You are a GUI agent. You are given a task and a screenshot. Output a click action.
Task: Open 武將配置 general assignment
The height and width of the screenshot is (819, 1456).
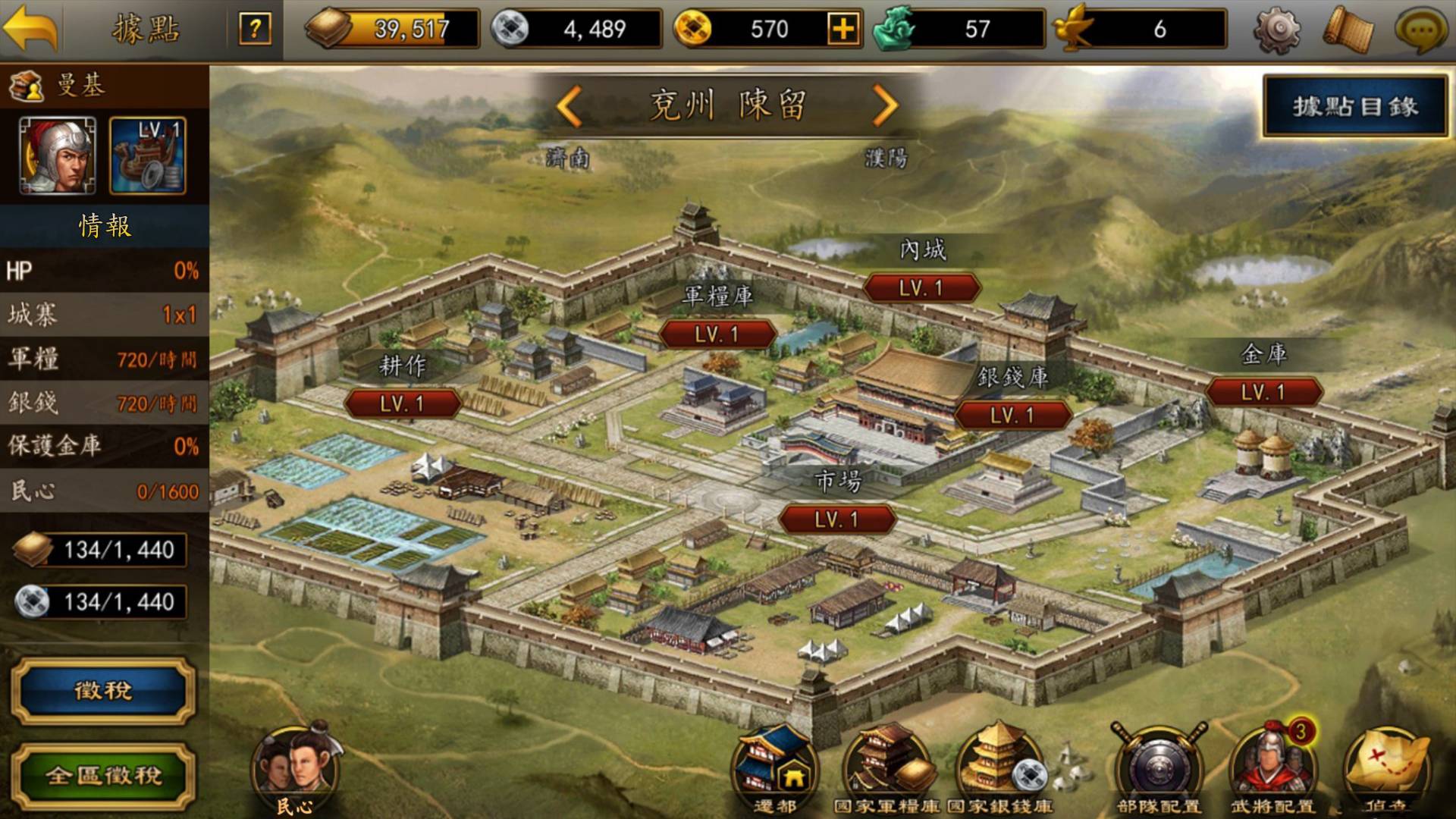pos(1272,766)
